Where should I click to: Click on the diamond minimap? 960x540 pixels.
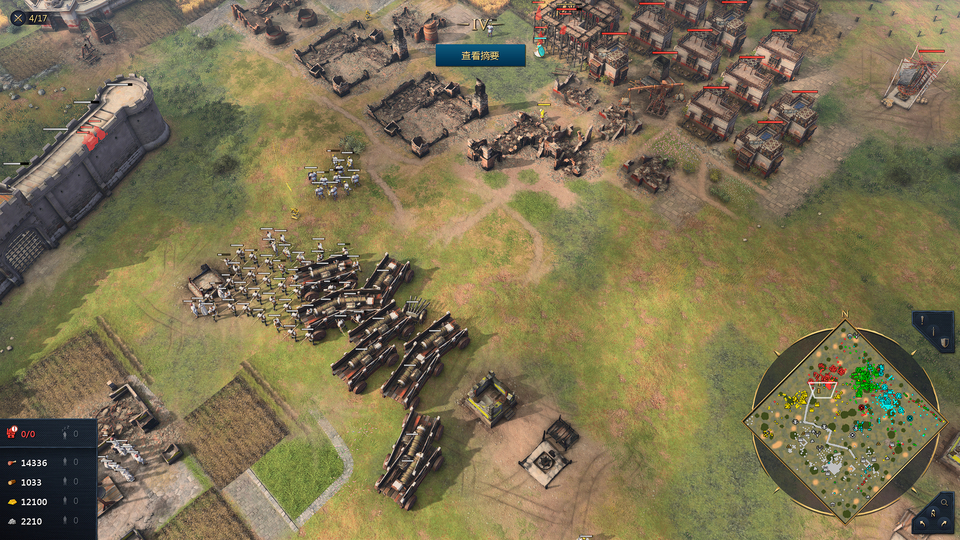[845, 420]
